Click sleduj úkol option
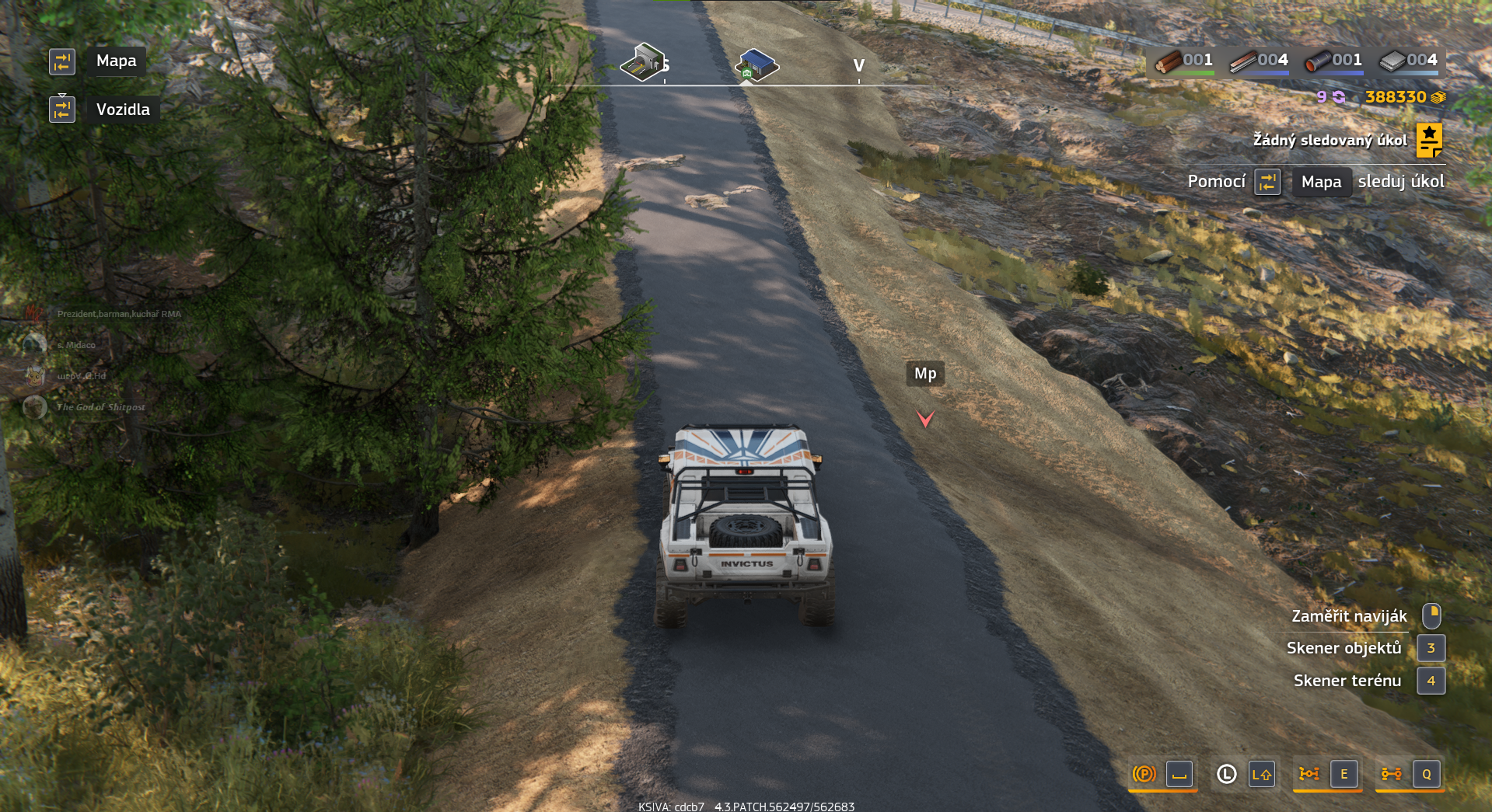1492x812 pixels. pyautogui.click(x=1400, y=181)
